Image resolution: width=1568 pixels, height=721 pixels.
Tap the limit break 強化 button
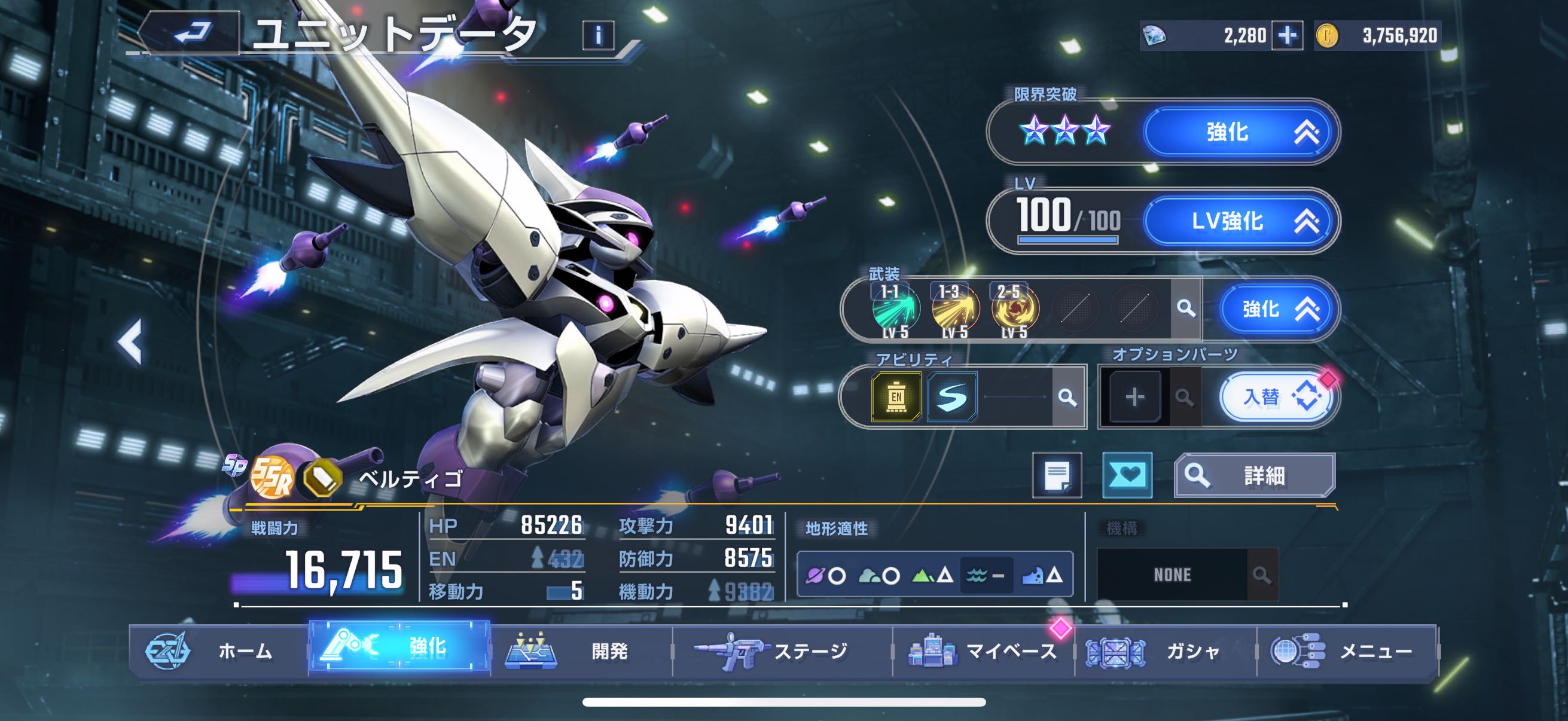pos(1241,132)
